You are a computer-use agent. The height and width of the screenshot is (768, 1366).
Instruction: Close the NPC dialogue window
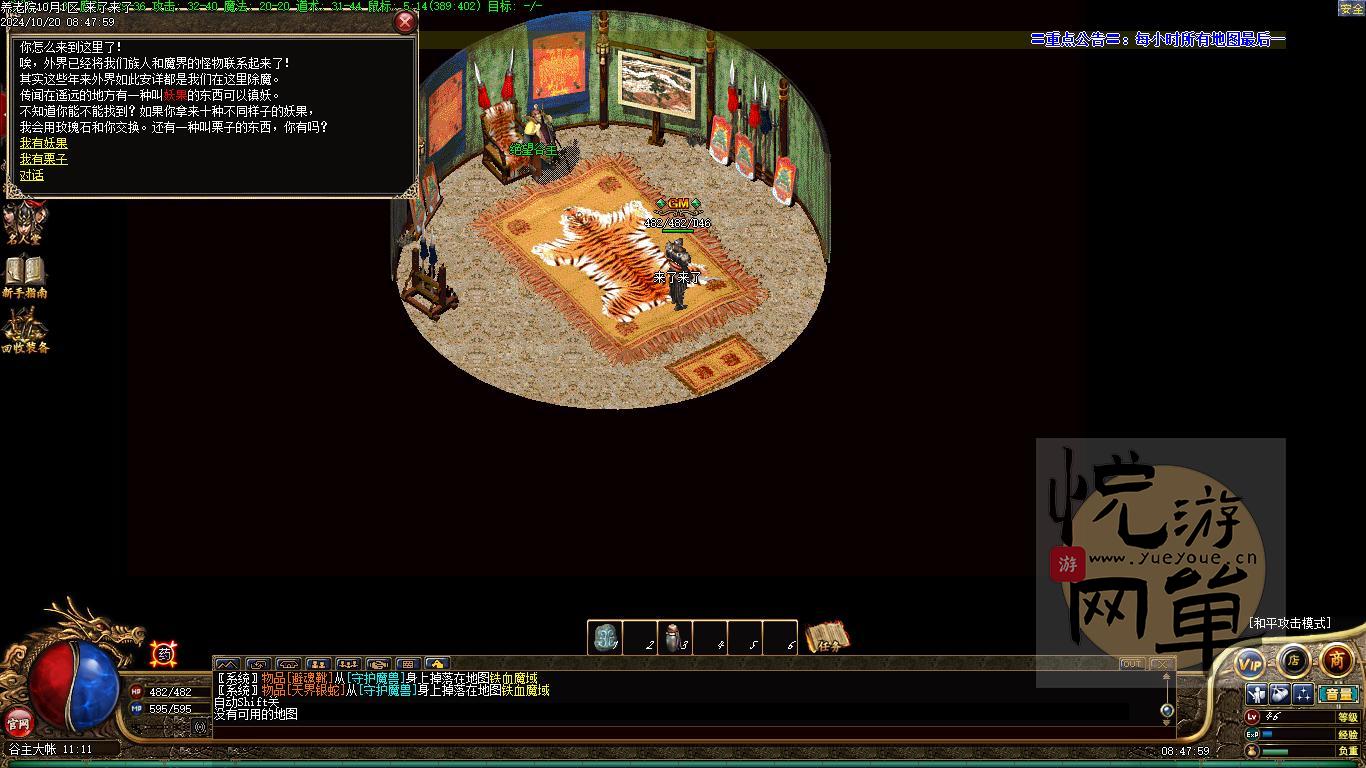click(x=405, y=22)
